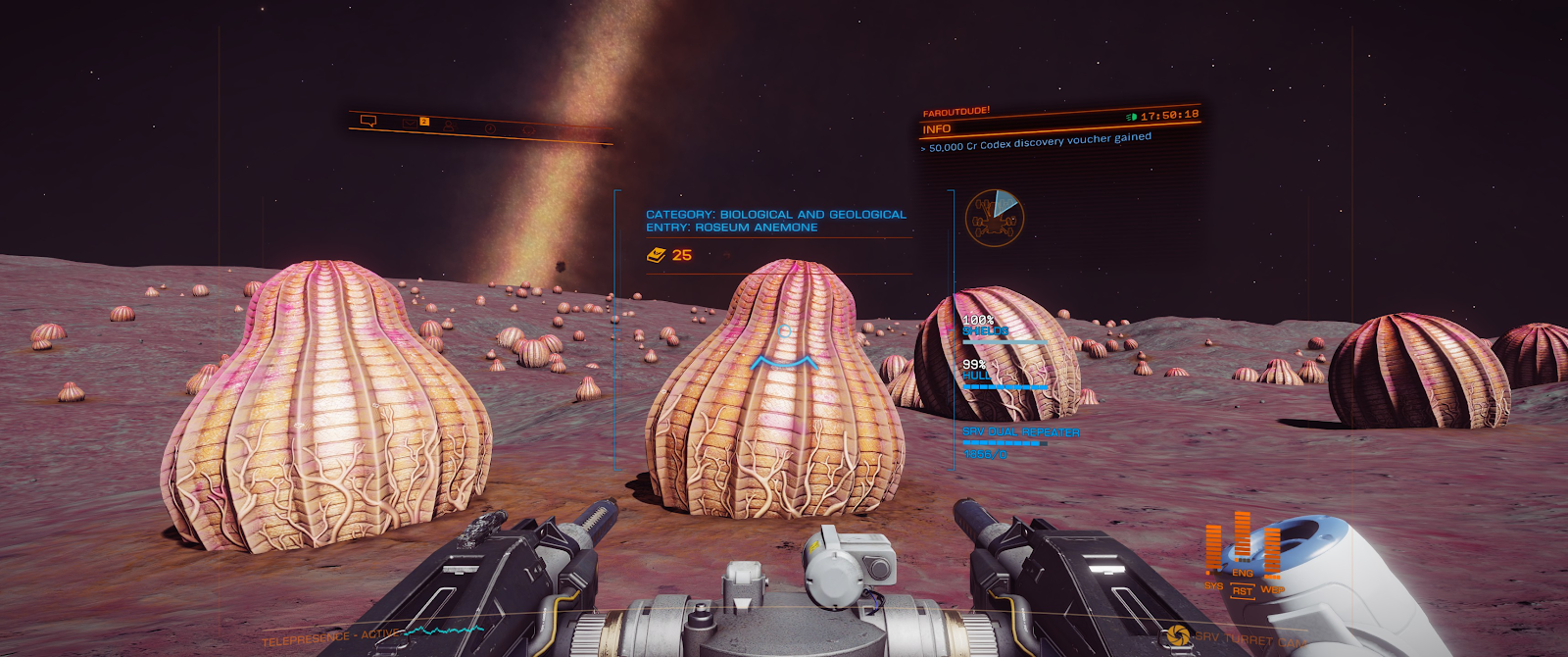
Task: Click the SRV Turret Cam icon
Action: coord(1179,636)
